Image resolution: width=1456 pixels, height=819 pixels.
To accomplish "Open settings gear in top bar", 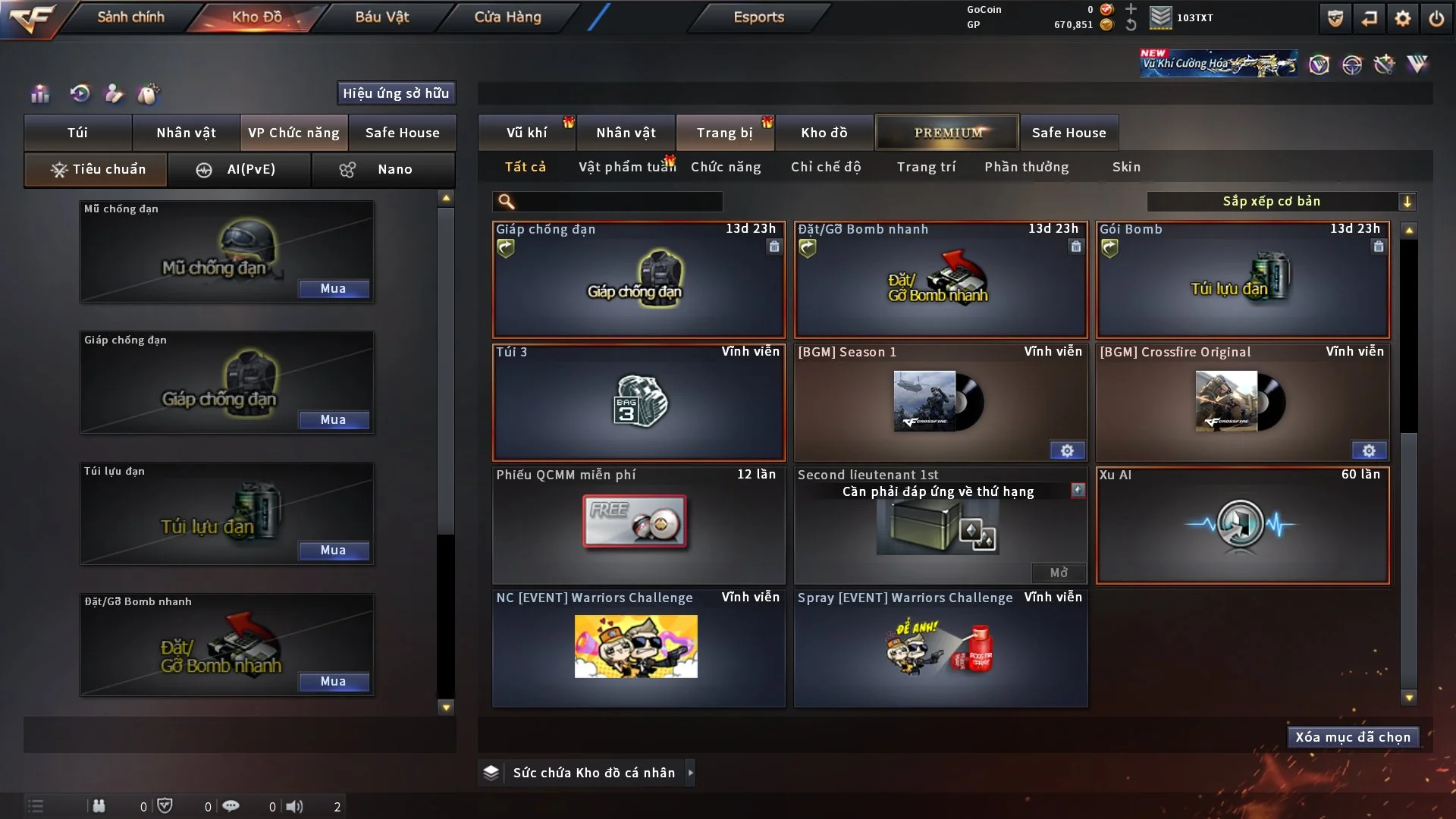I will pos(1403,18).
